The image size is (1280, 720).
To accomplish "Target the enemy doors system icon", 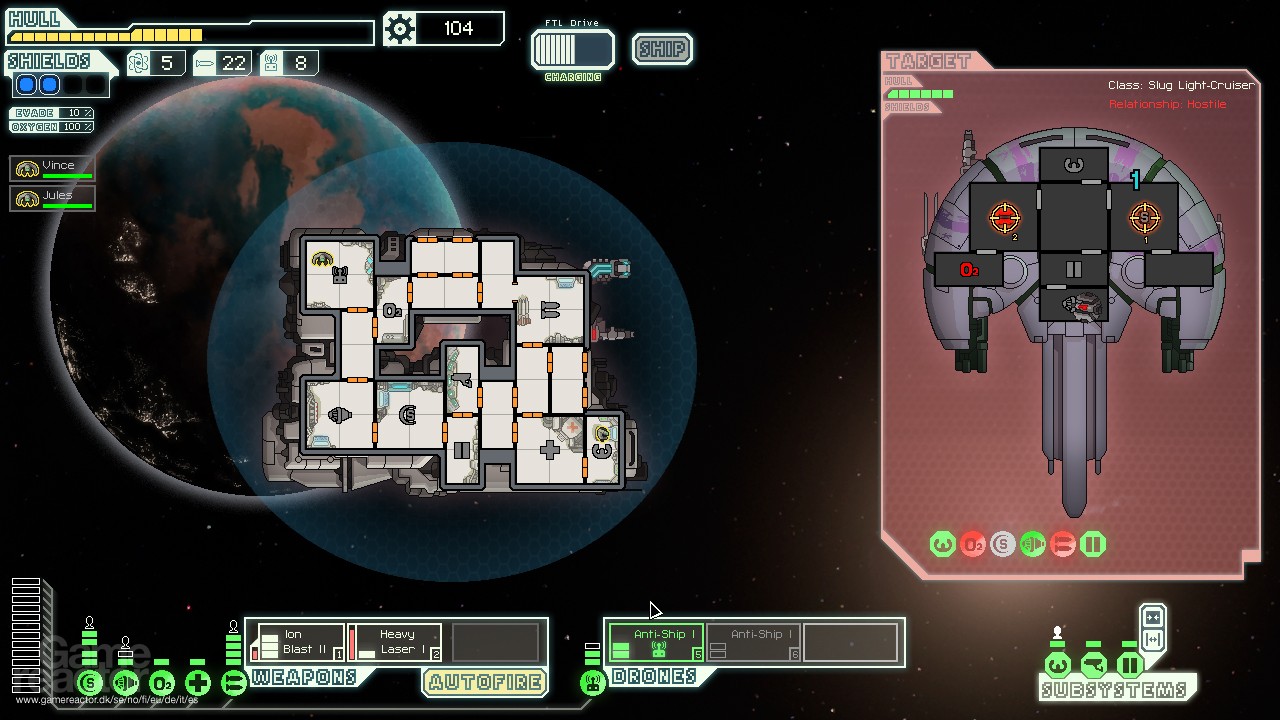I will 1092,544.
